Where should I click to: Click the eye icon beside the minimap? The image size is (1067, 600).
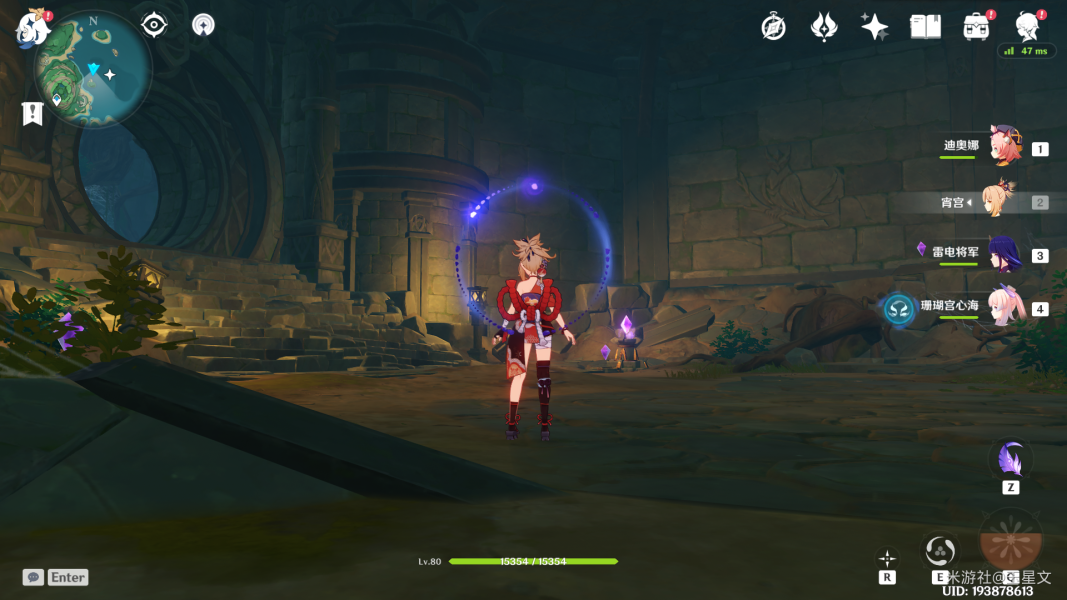[x=154, y=25]
